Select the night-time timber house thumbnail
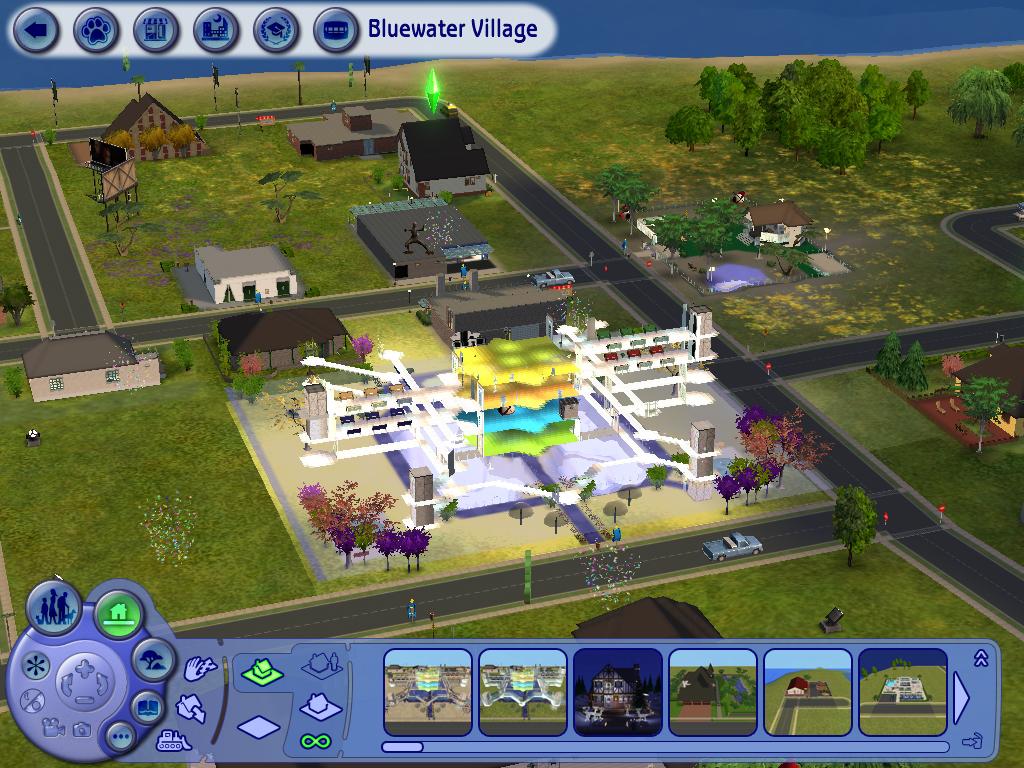Image resolution: width=1024 pixels, height=768 pixels. click(x=617, y=692)
